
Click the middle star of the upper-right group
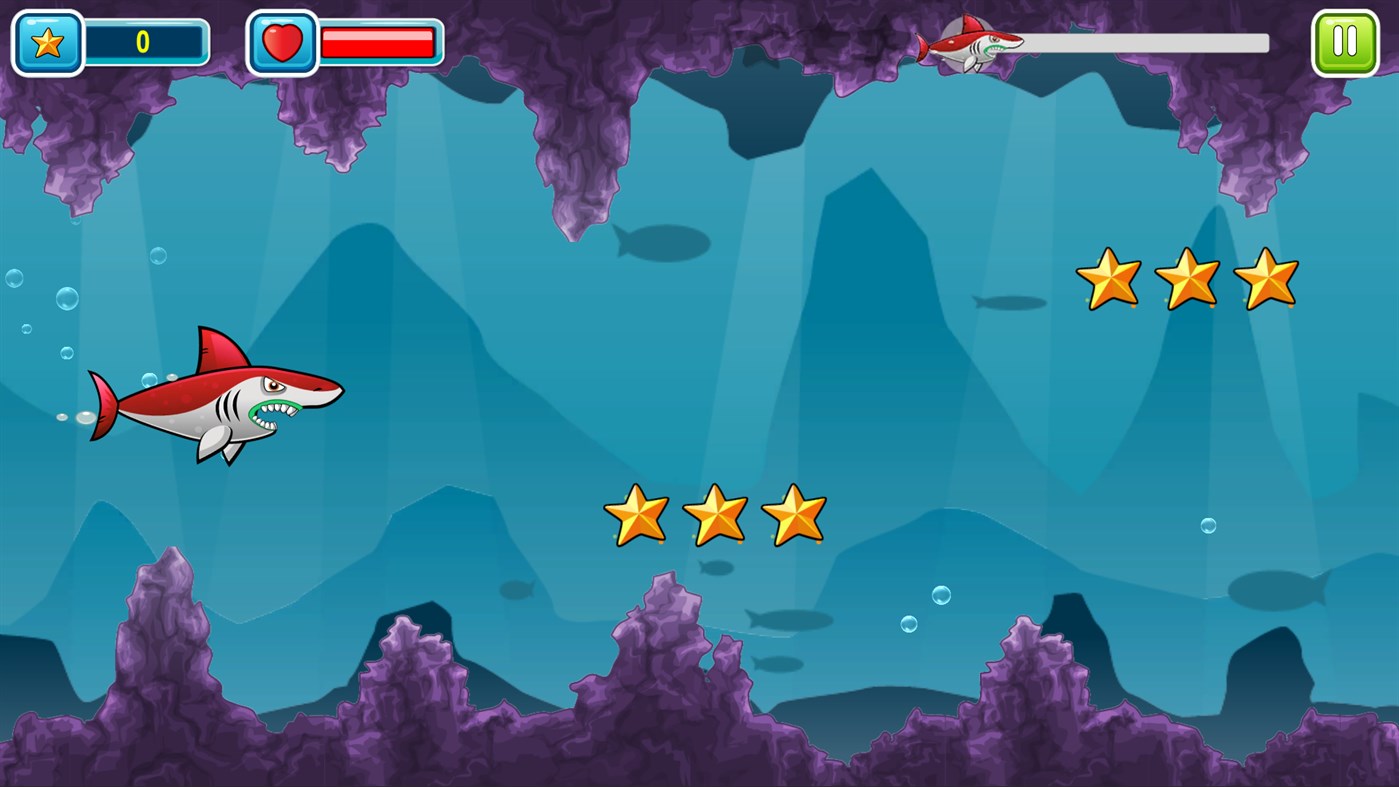point(1188,278)
